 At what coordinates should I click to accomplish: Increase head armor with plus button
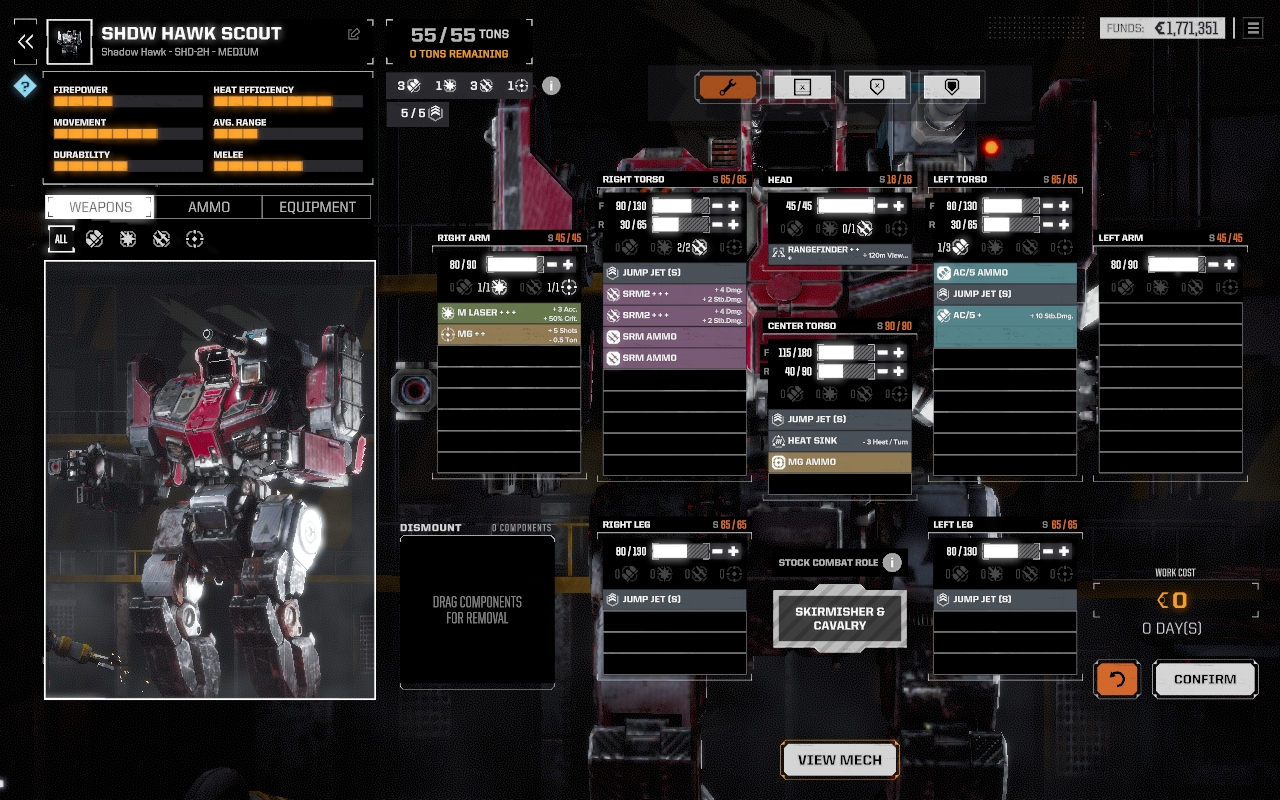(899, 206)
